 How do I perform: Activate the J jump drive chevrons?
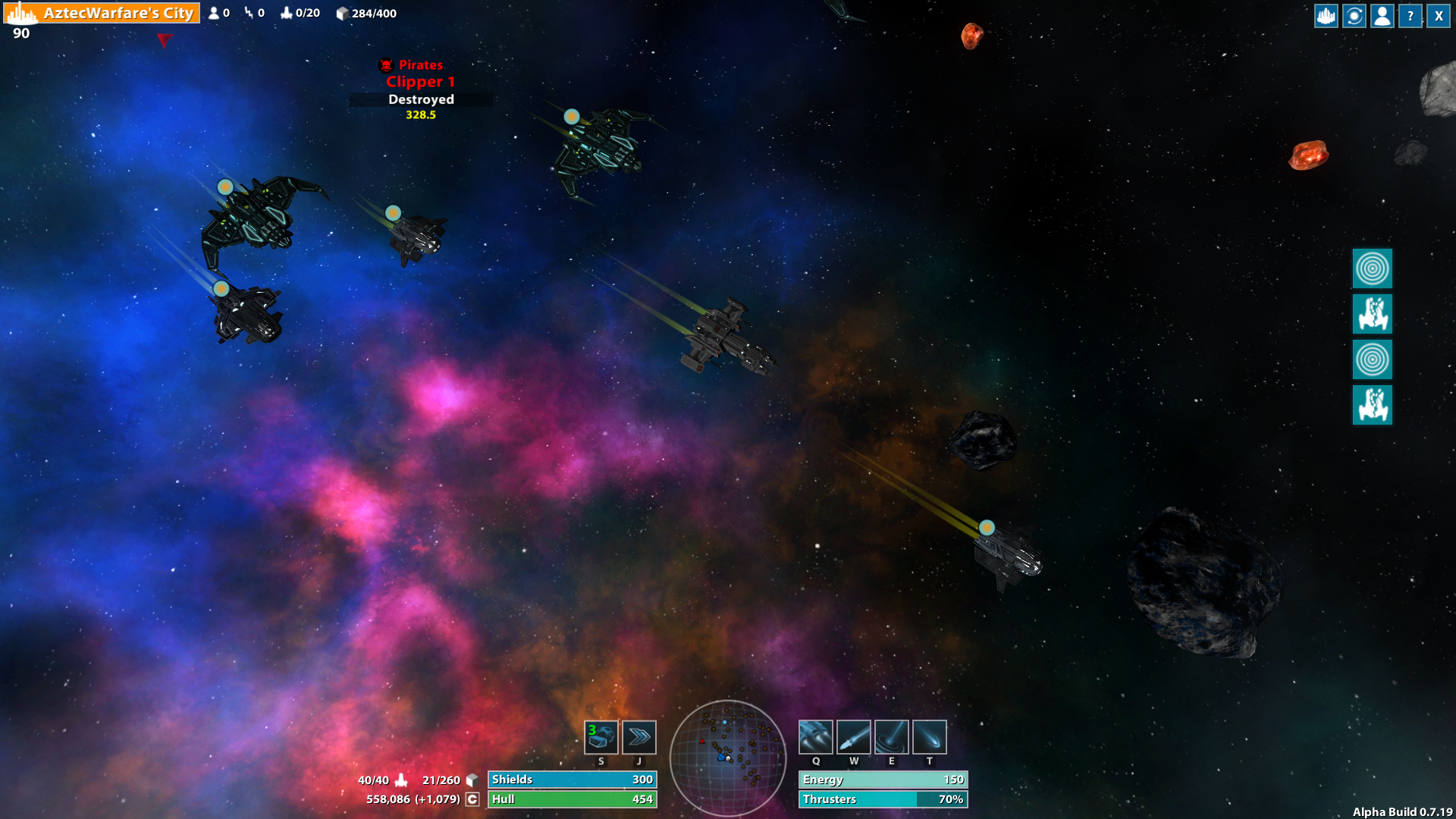coord(639,736)
